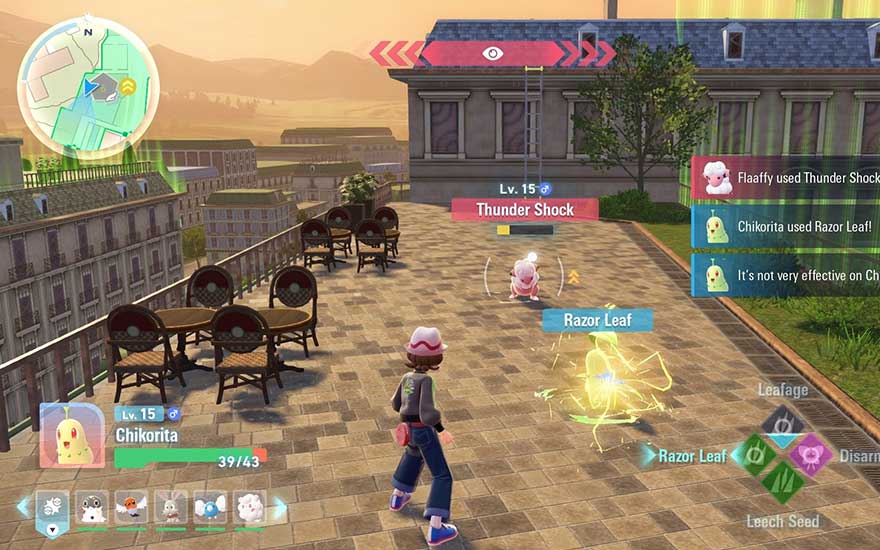Select the rabbit Pokémon party slot
Image resolution: width=880 pixels, height=550 pixels.
click(x=171, y=508)
